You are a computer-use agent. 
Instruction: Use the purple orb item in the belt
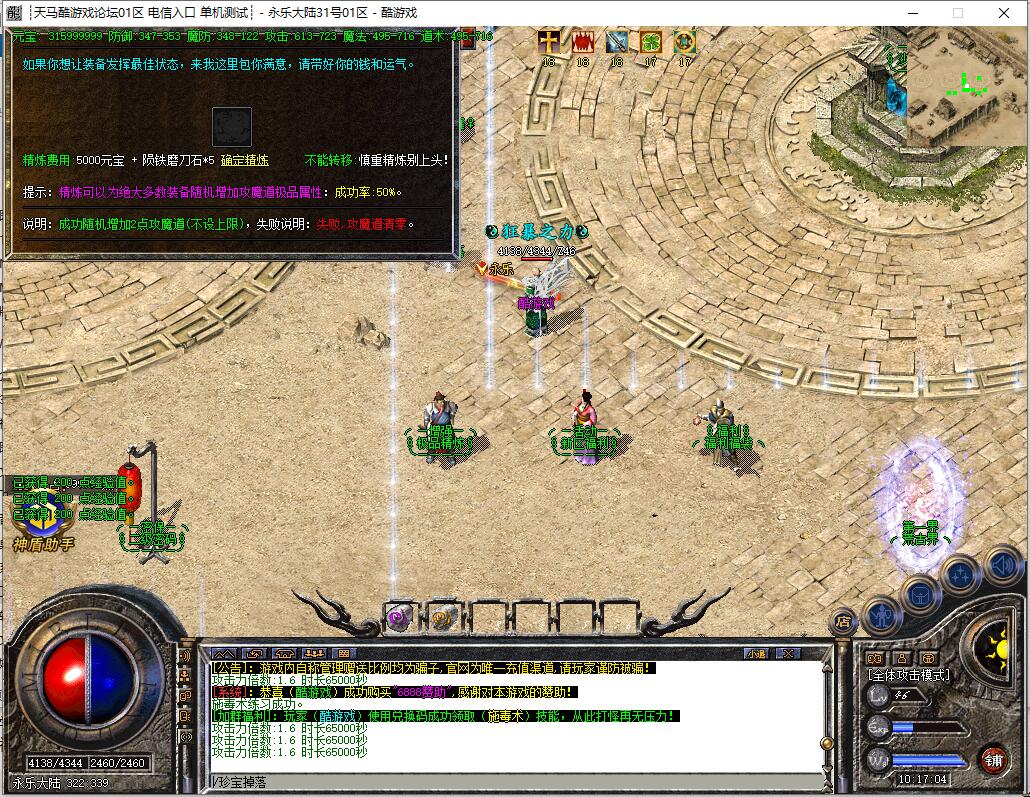pyautogui.click(x=400, y=617)
